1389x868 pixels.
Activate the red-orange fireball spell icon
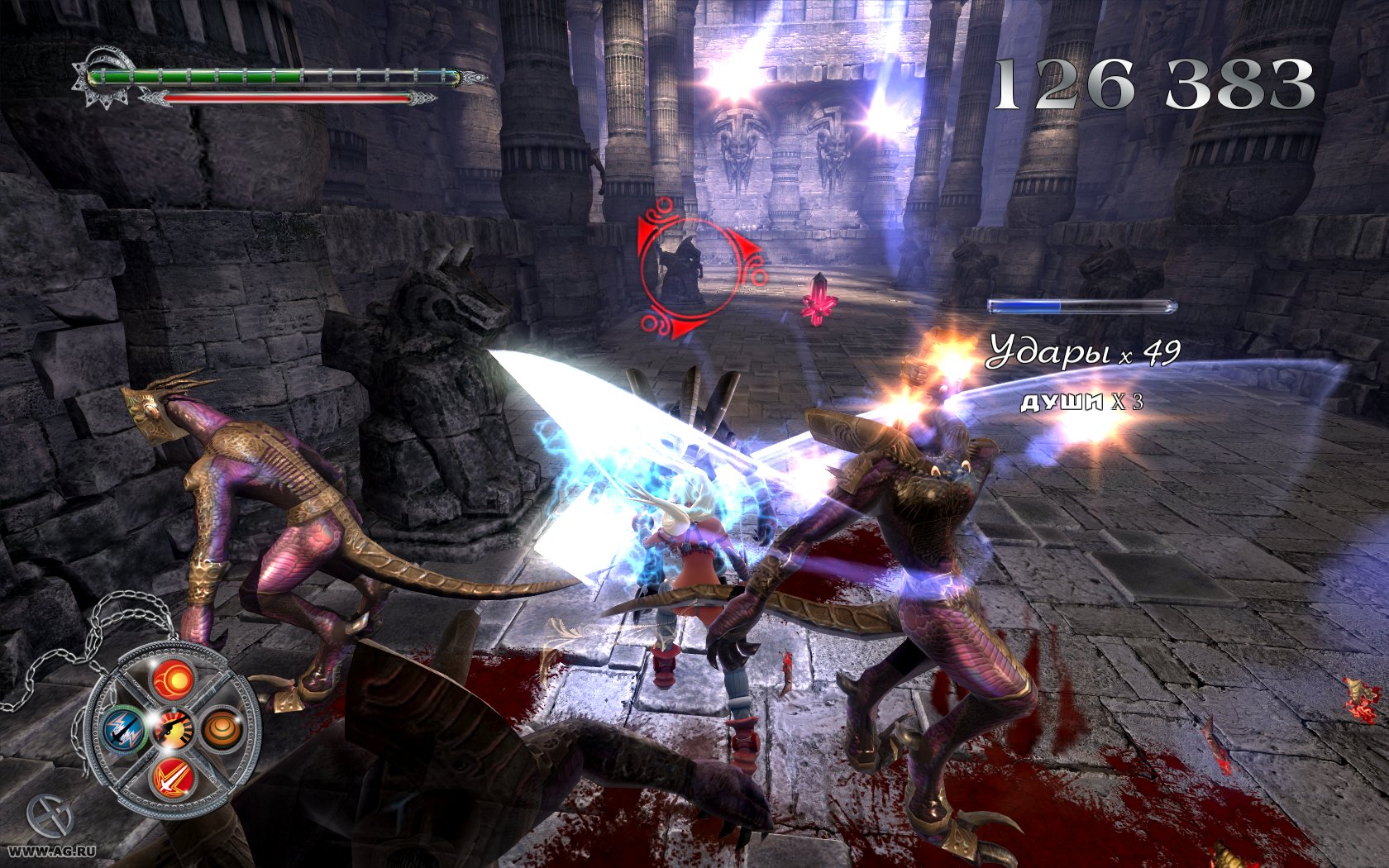(173, 680)
